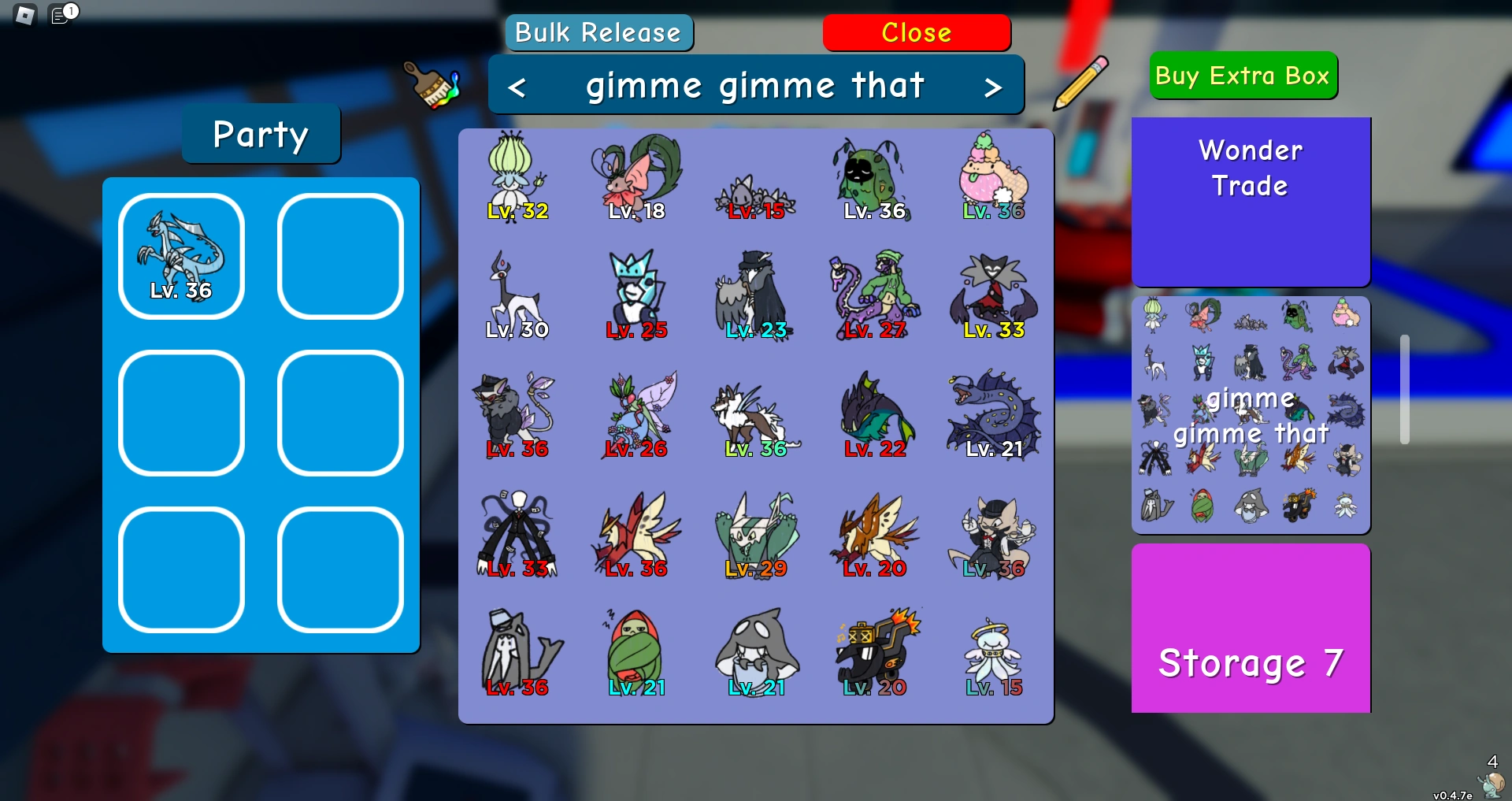Close the storage menu
This screenshot has width=1512, height=801.
tap(917, 32)
